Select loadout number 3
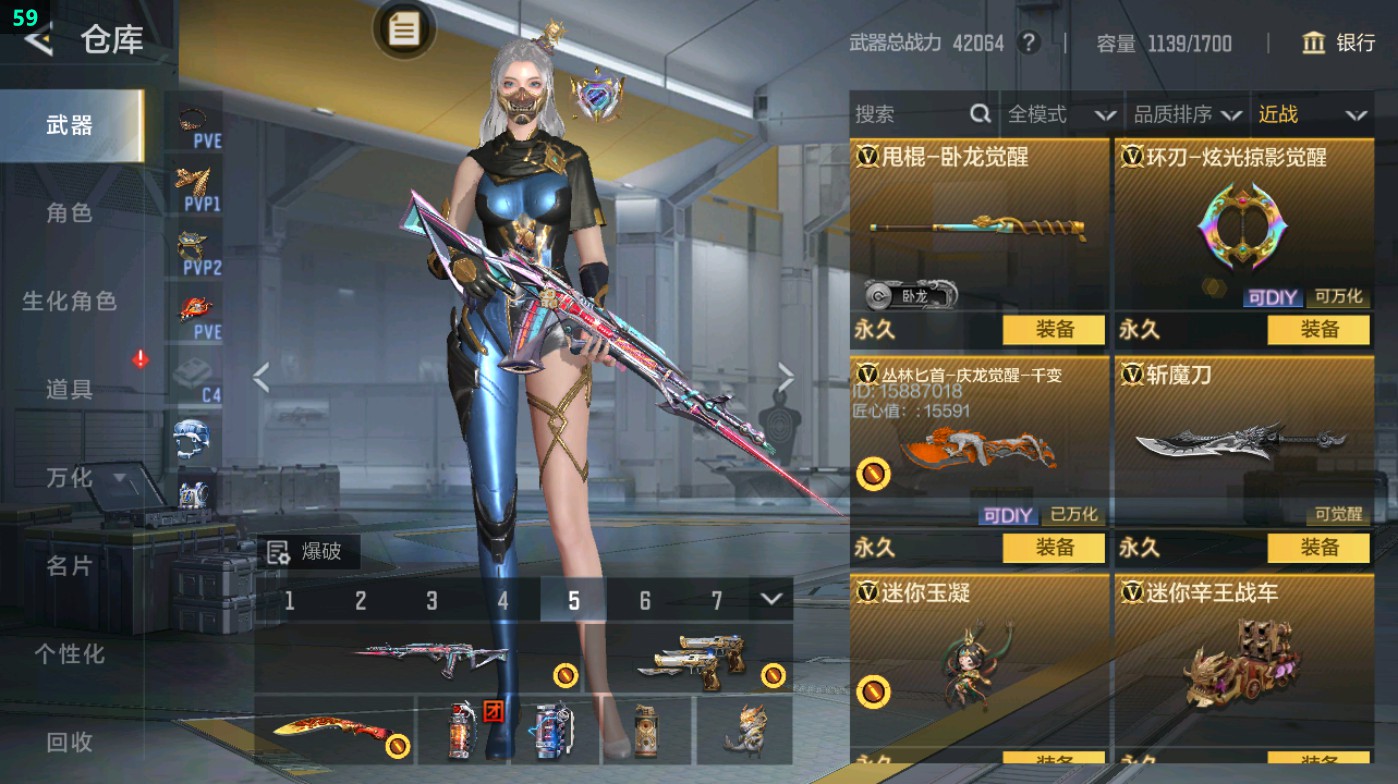Image resolution: width=1398 pixels, height=784 pixels. coord(433,598)
